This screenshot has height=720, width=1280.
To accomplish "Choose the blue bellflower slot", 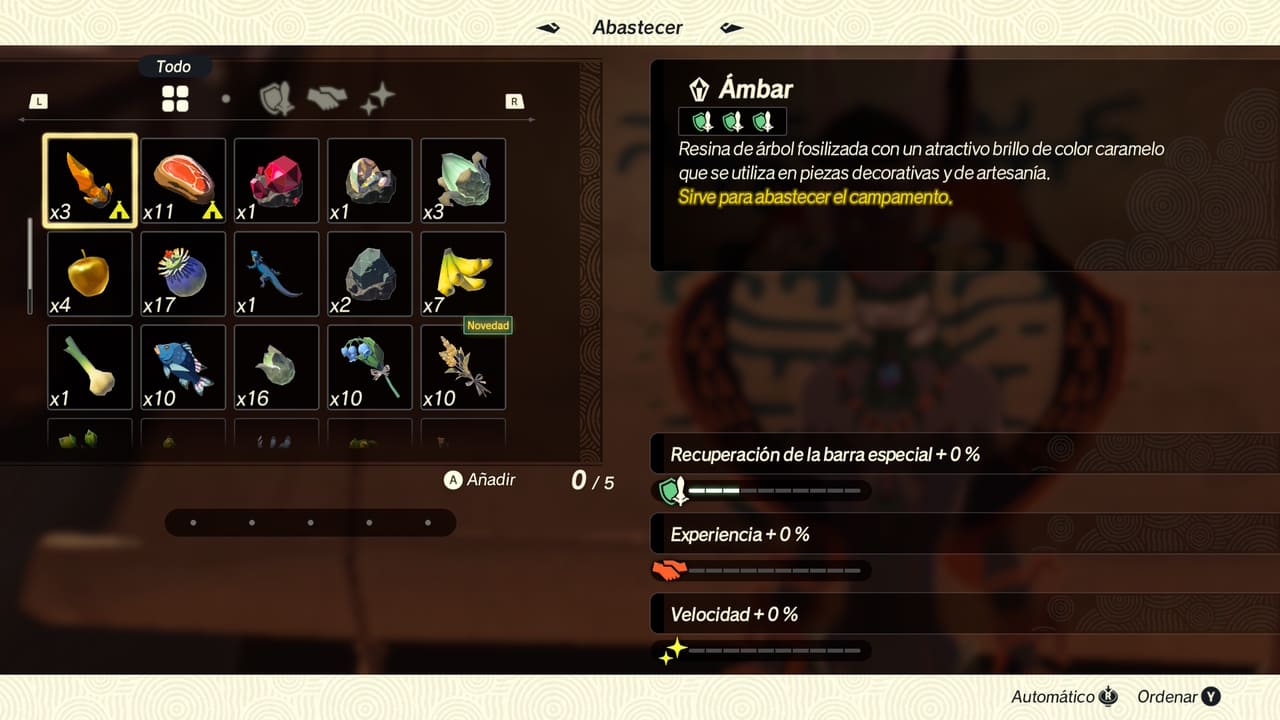I will click(370, 367).
